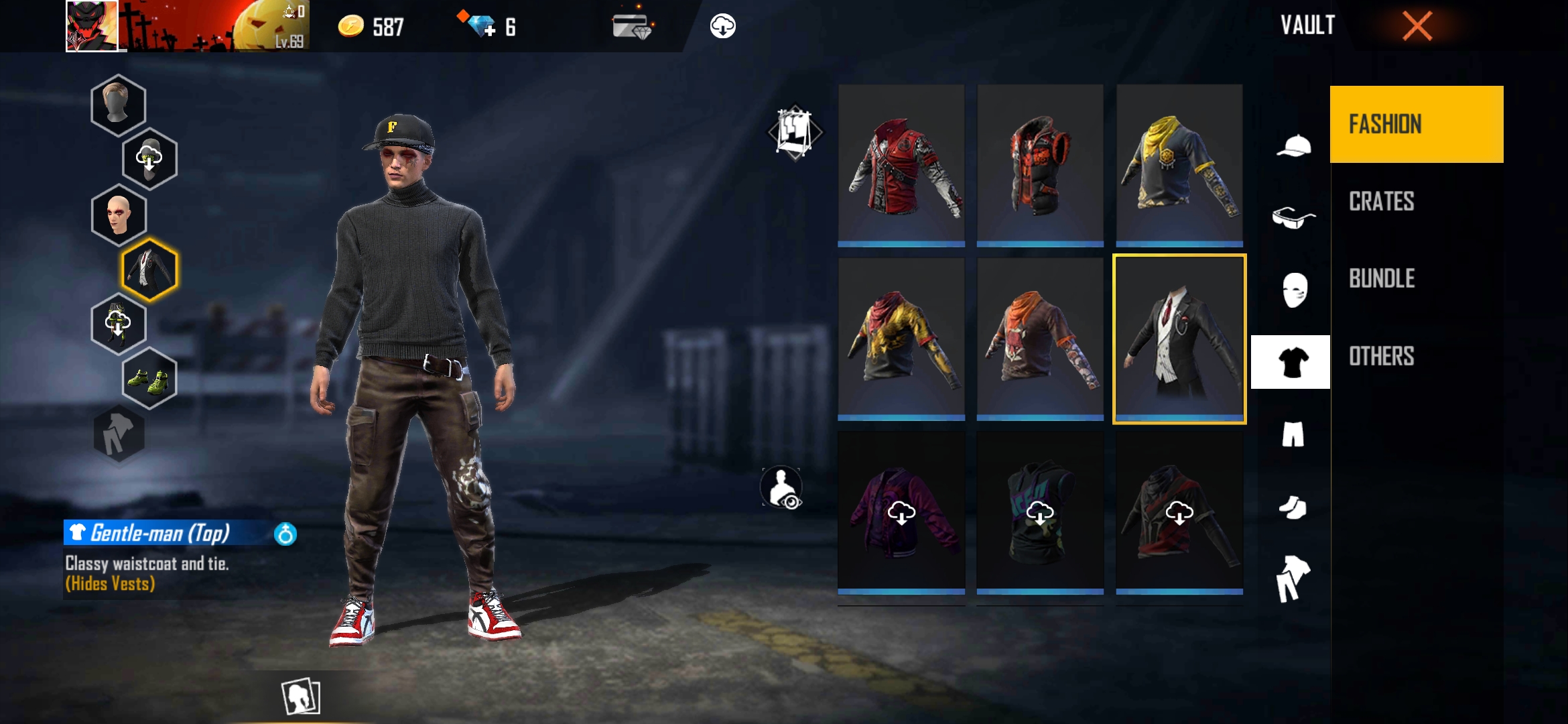The width and height of the screenshot is (1568, 724).
Task: Select the cap headwear category
Action: (1293, 146)
